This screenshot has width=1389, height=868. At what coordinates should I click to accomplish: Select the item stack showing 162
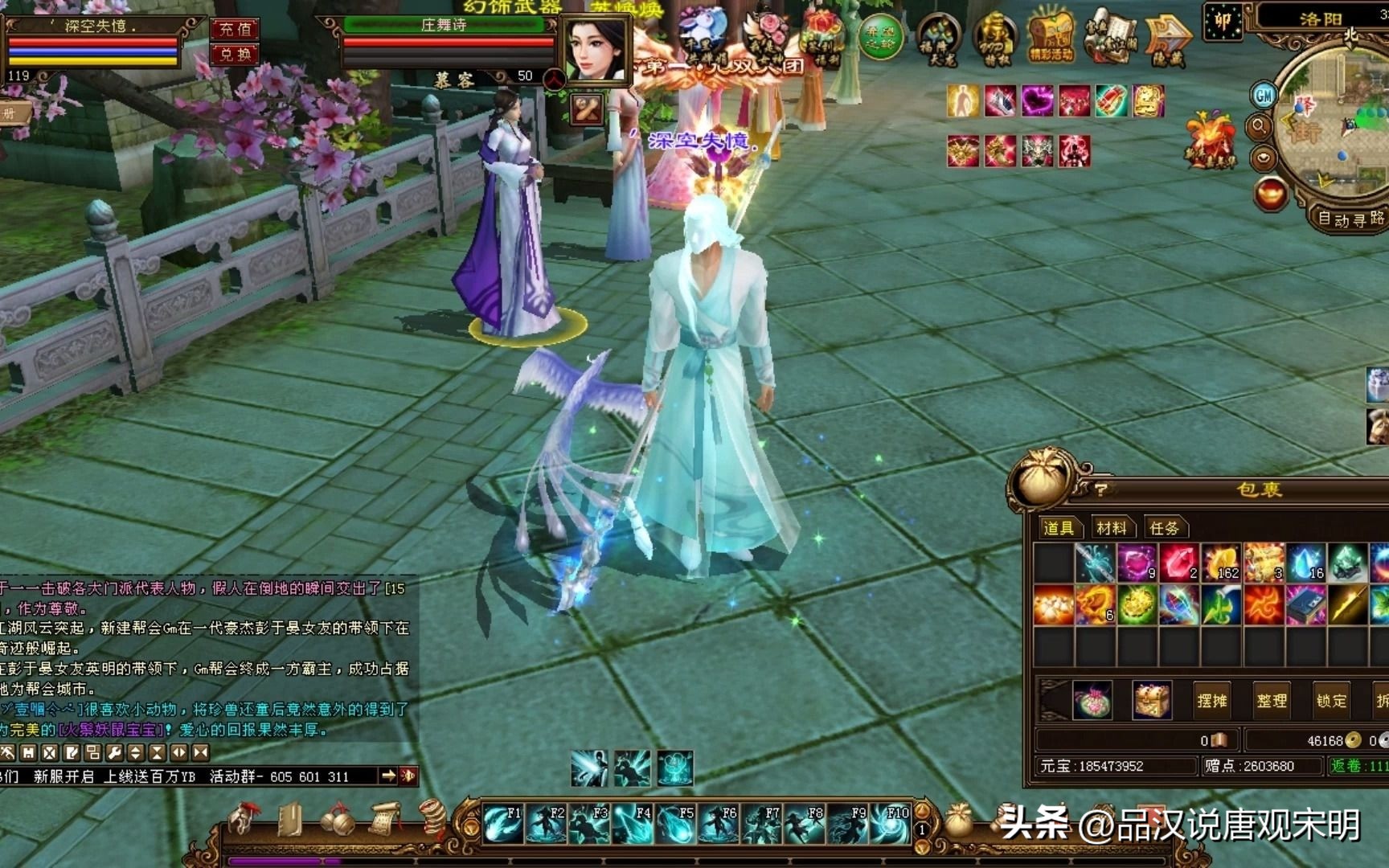tap(1221, 562)
